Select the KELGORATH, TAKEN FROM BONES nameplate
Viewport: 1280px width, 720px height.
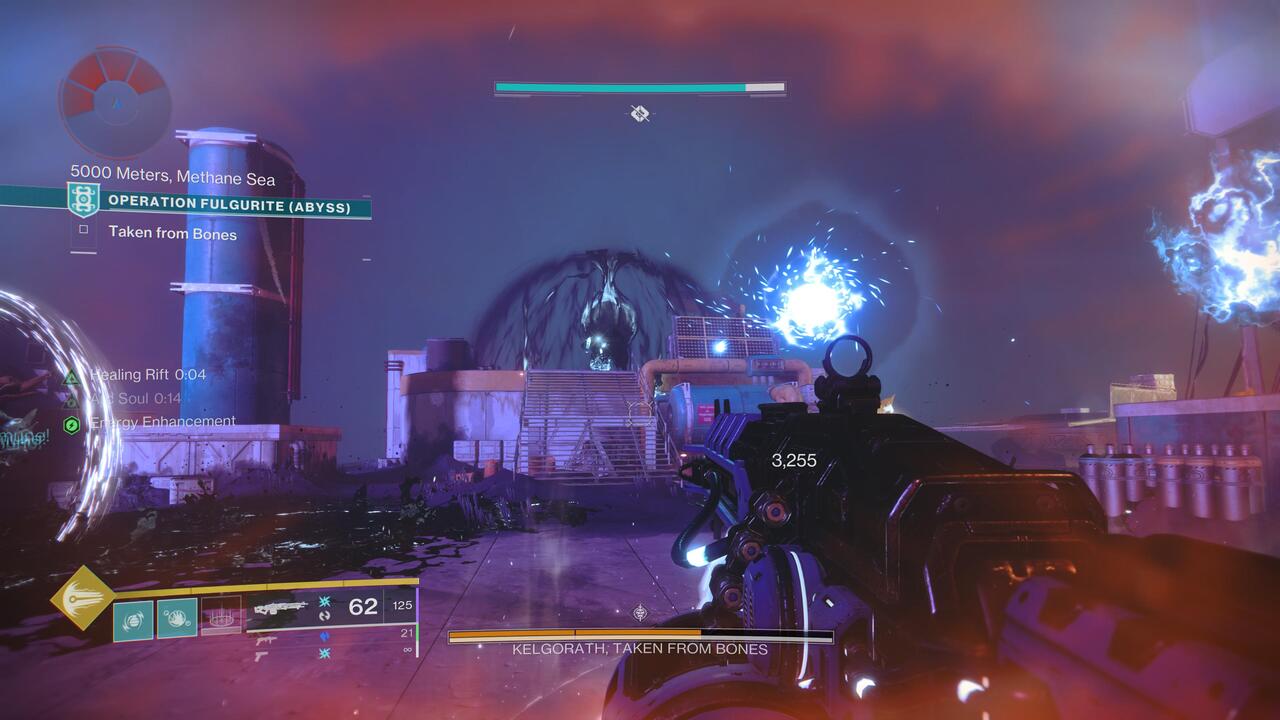pos(639,647)
